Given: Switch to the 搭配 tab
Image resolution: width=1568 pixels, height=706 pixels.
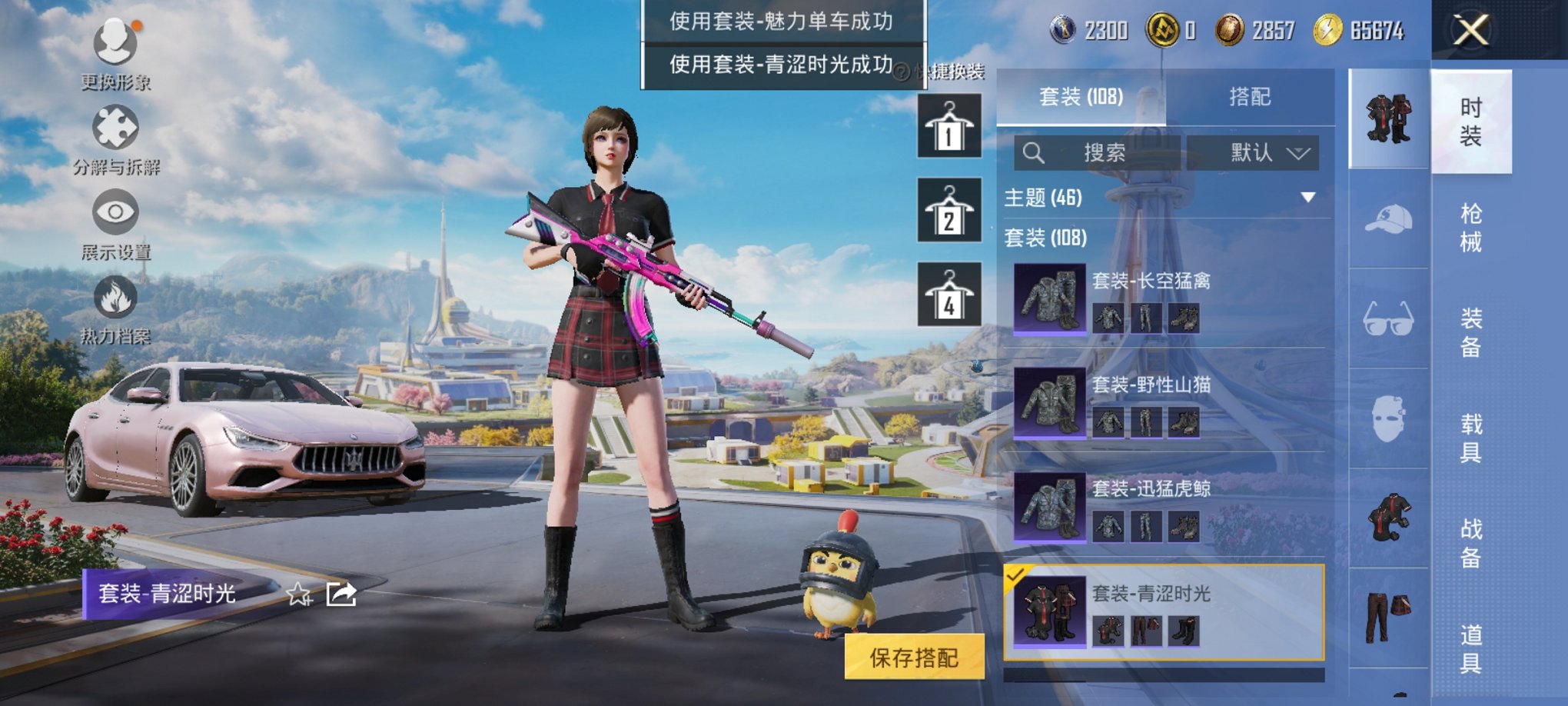Looking at the screenshot, I should click(1251, 95).
